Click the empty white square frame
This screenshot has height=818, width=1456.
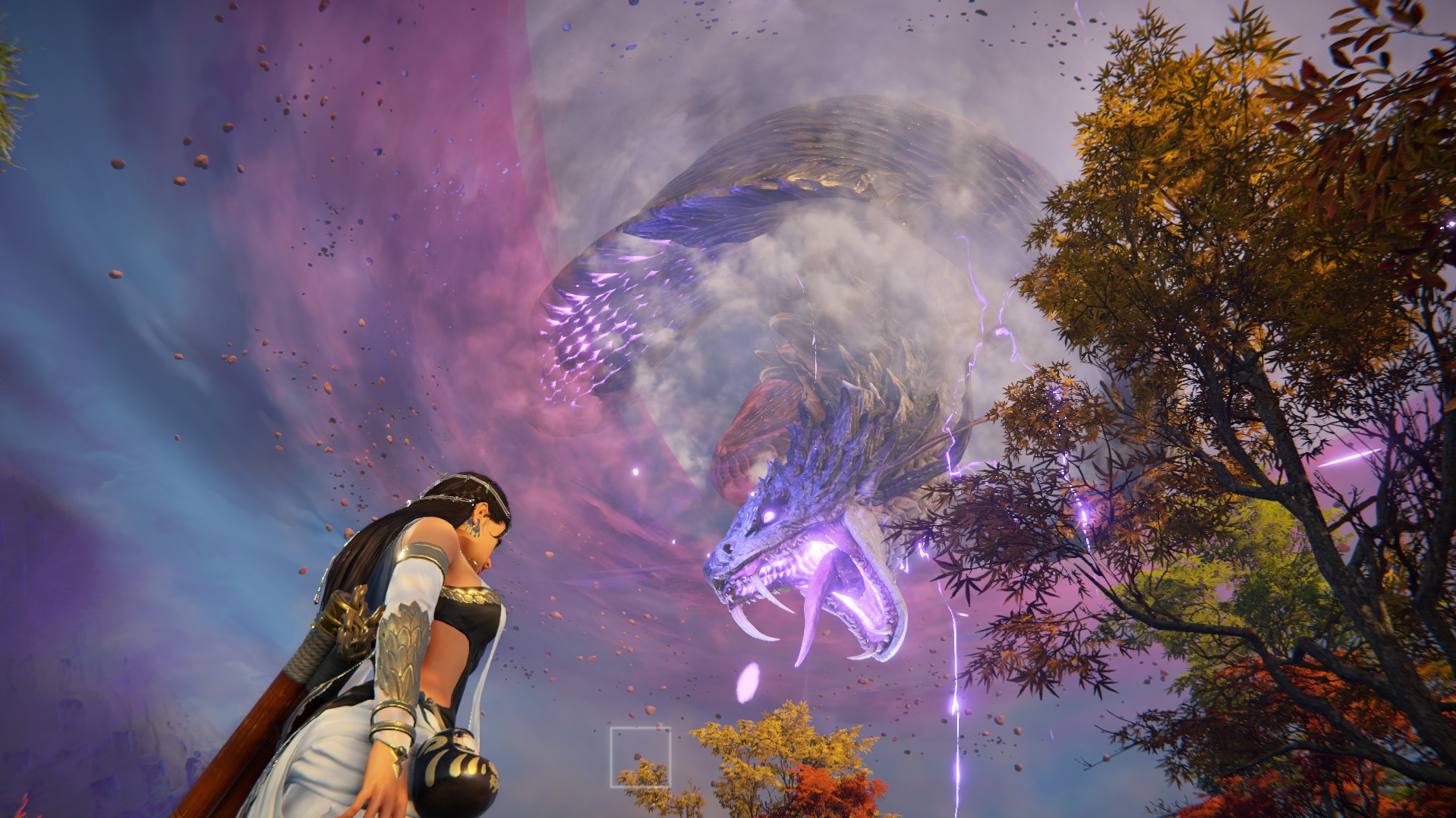tap(640, 757)
